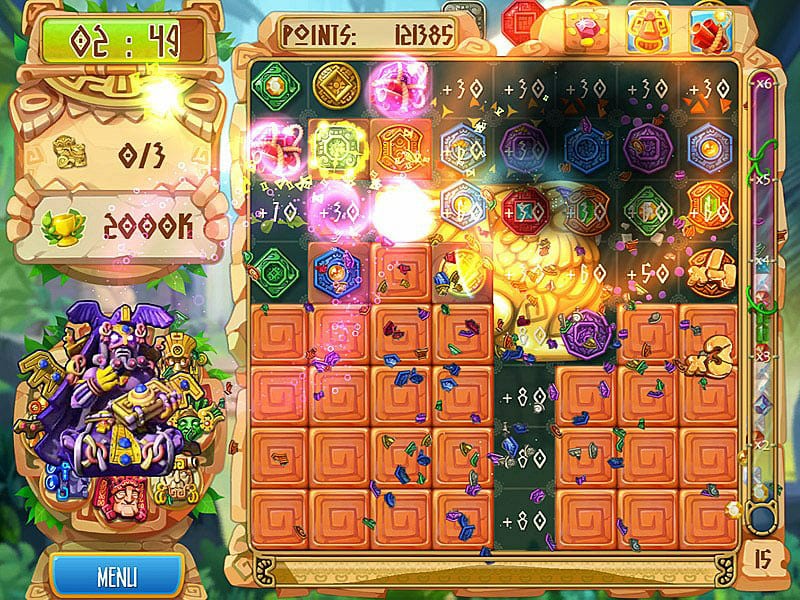
Task: Activate the dynamite power-up icon
Action: pos(709,26)
